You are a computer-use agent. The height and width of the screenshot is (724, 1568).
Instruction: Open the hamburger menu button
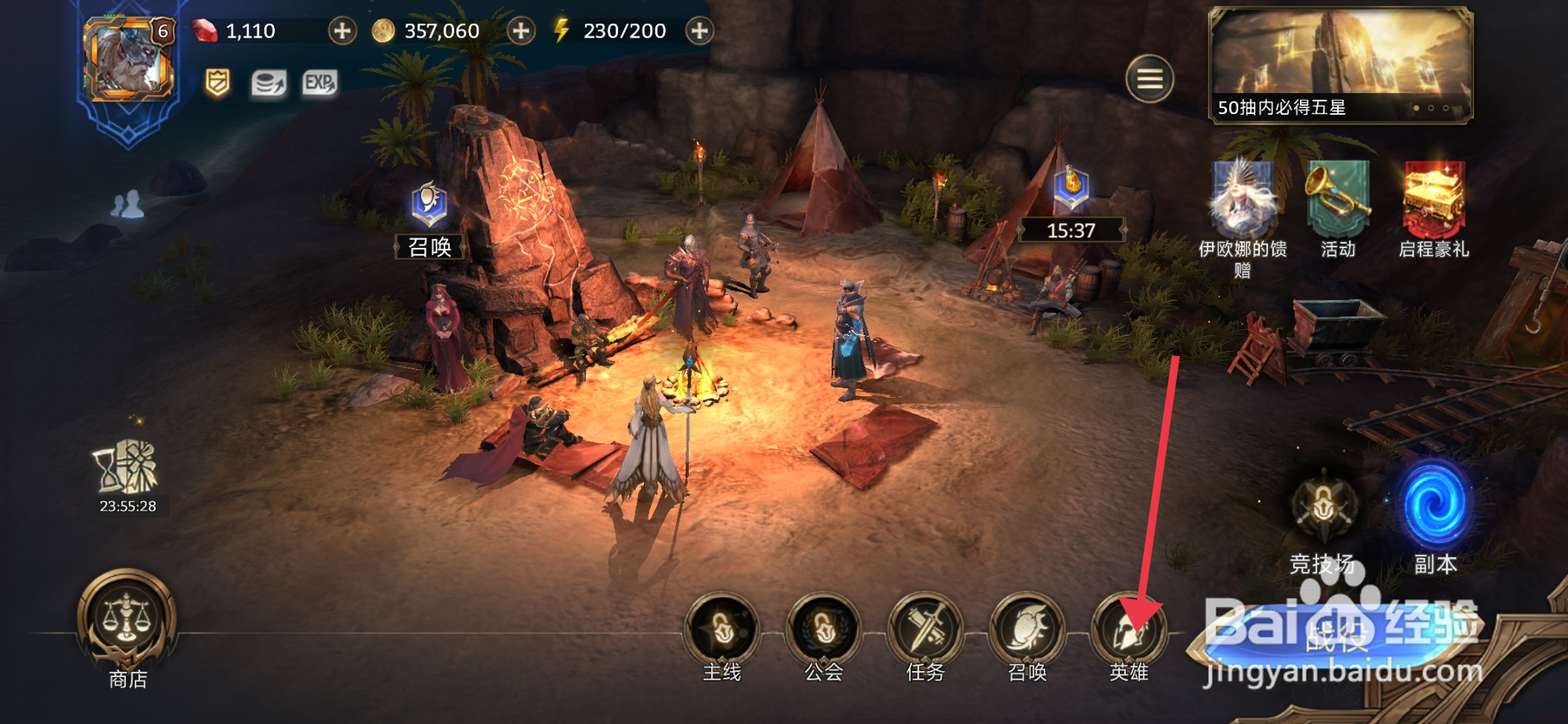(x=1149, y=79)
